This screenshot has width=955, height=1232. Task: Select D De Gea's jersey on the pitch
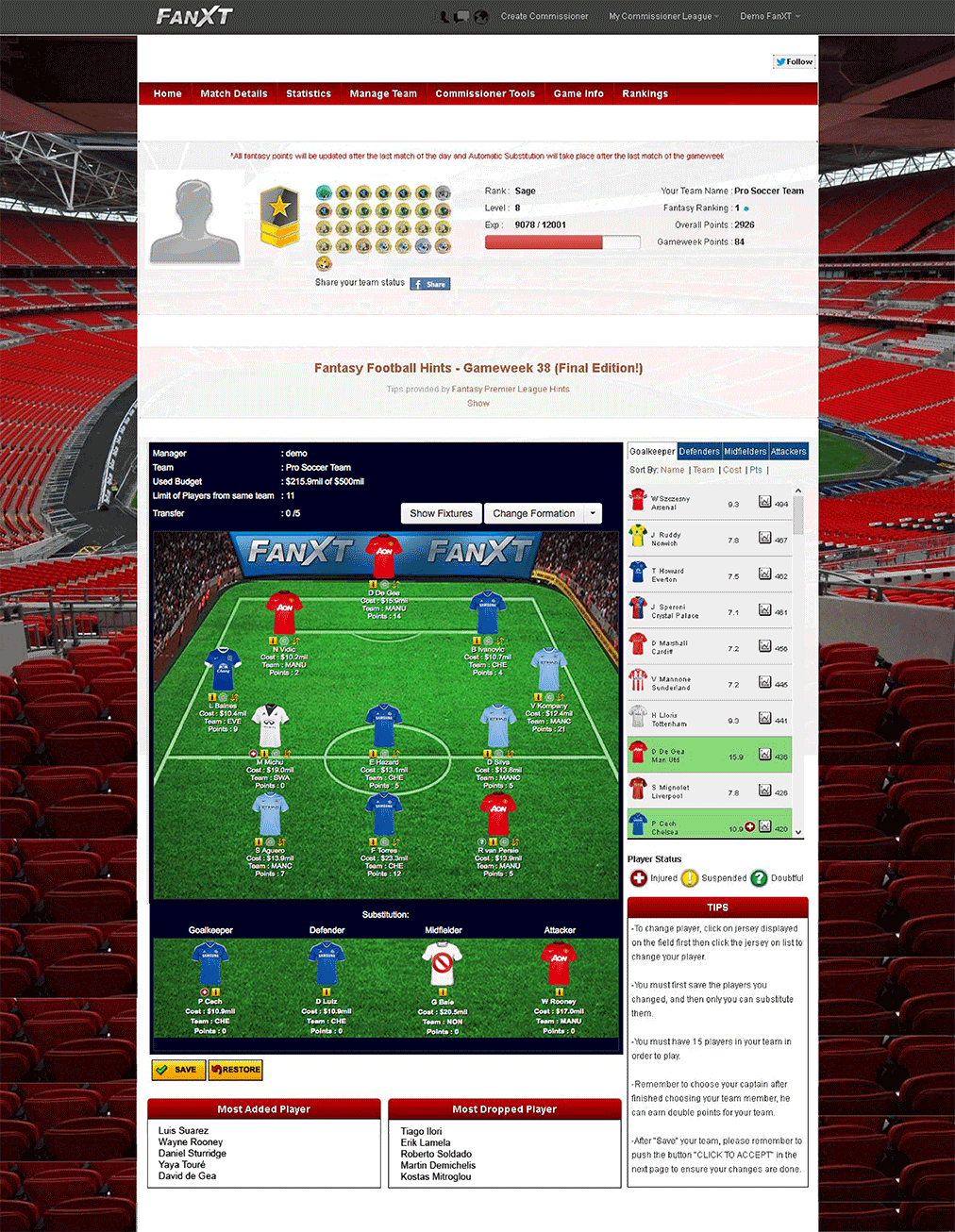click(383, 558)
